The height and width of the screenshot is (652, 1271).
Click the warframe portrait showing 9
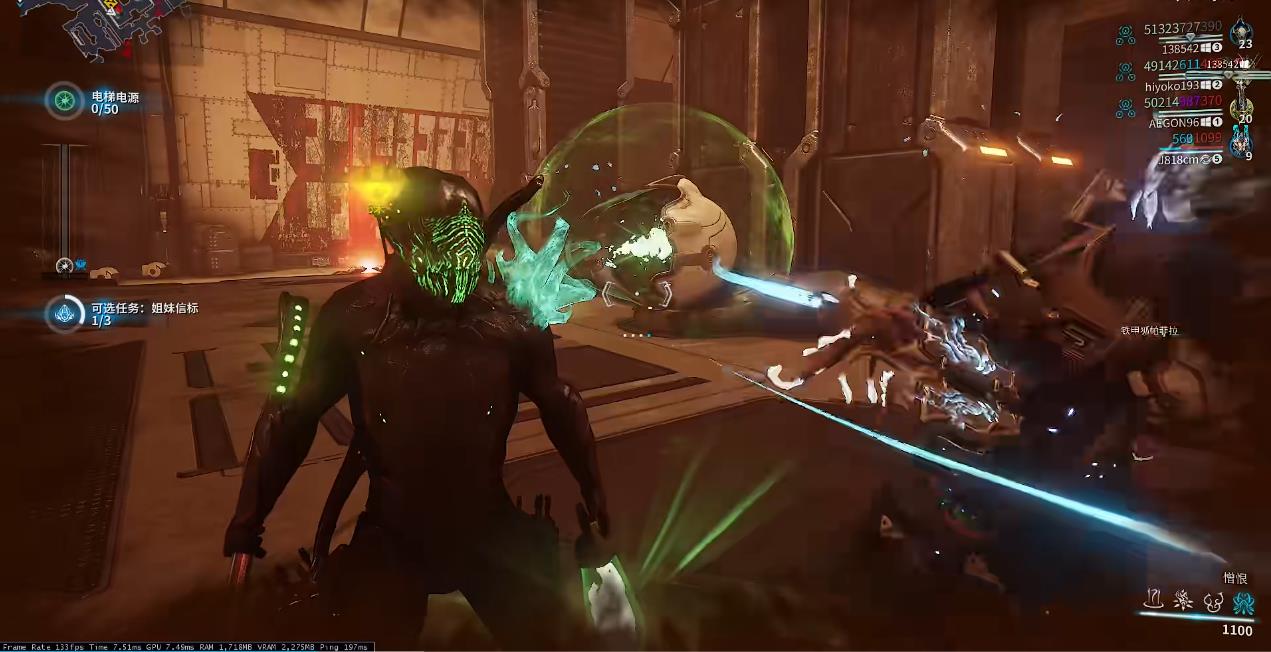pos(1242,146)
